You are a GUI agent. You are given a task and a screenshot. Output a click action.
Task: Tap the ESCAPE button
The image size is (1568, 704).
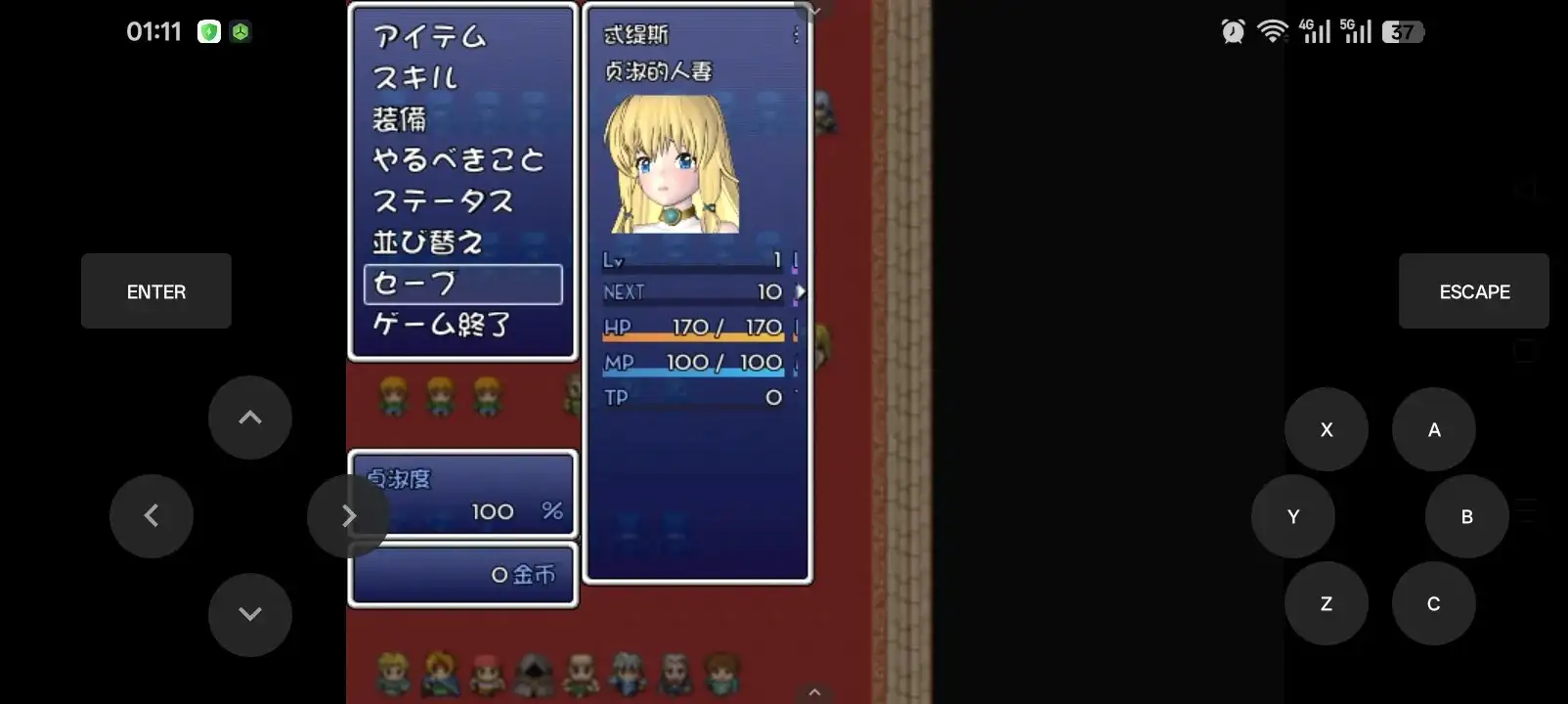(1473, 290)
